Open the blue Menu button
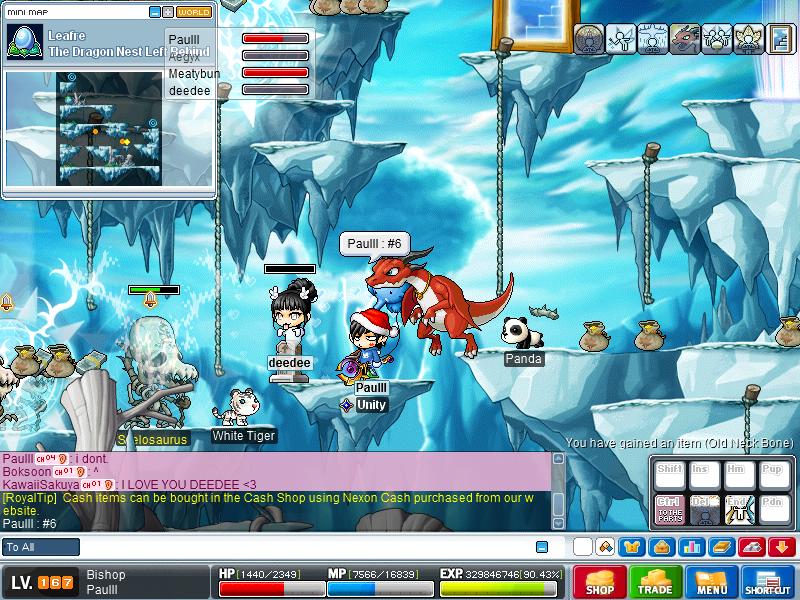 point(712,582)
